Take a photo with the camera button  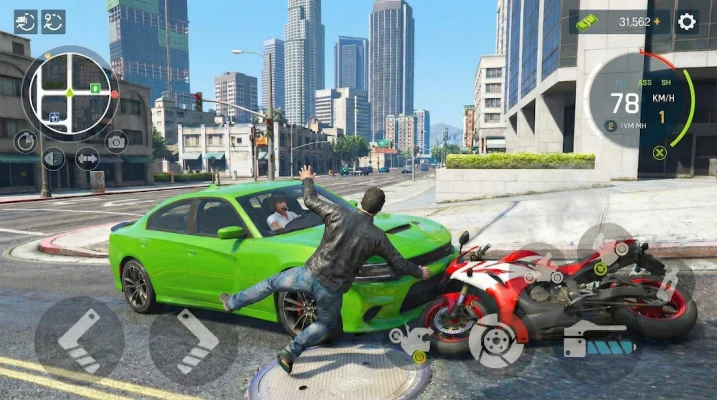pos(116,141)
